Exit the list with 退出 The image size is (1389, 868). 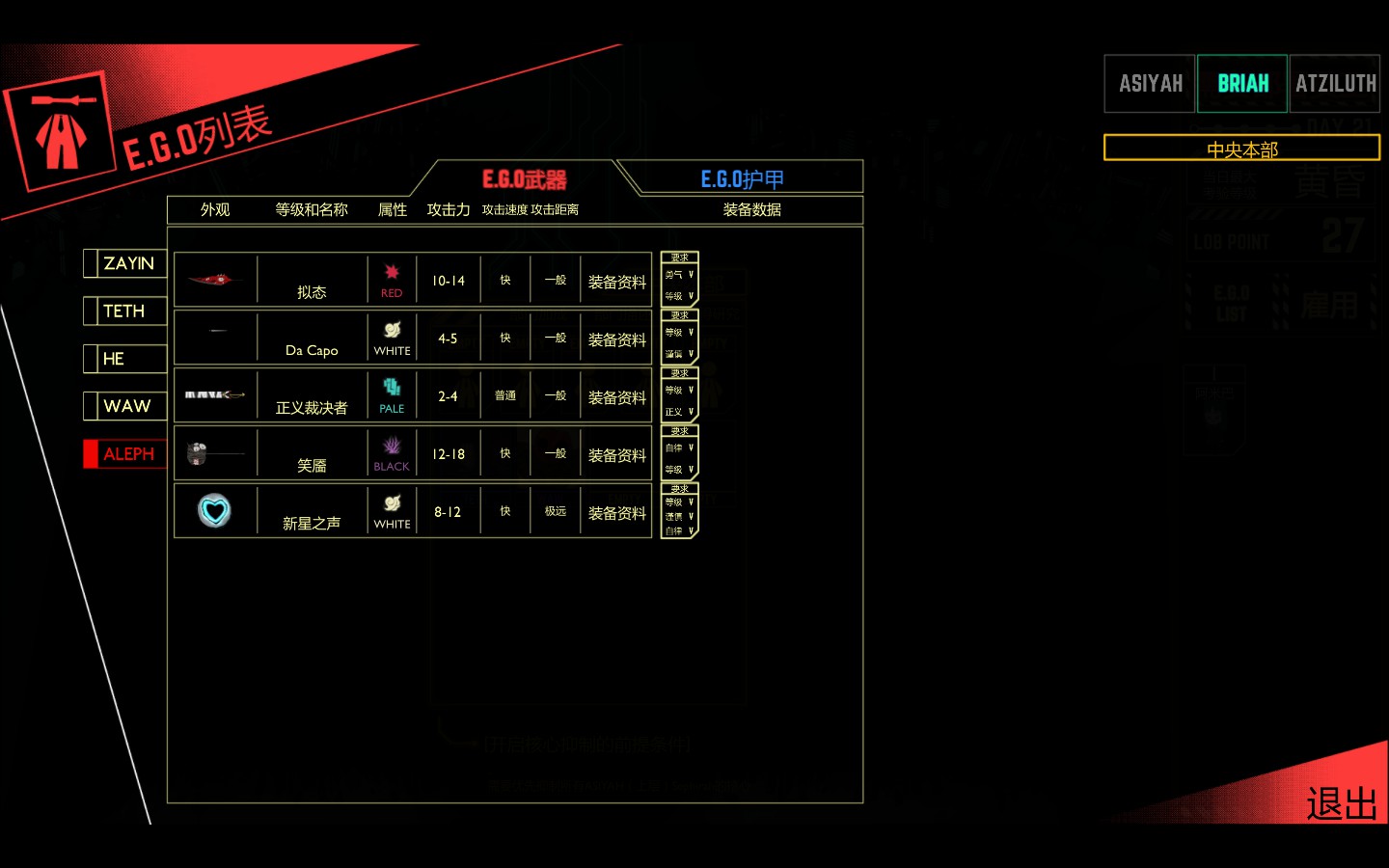click(x=1341, y=803)
